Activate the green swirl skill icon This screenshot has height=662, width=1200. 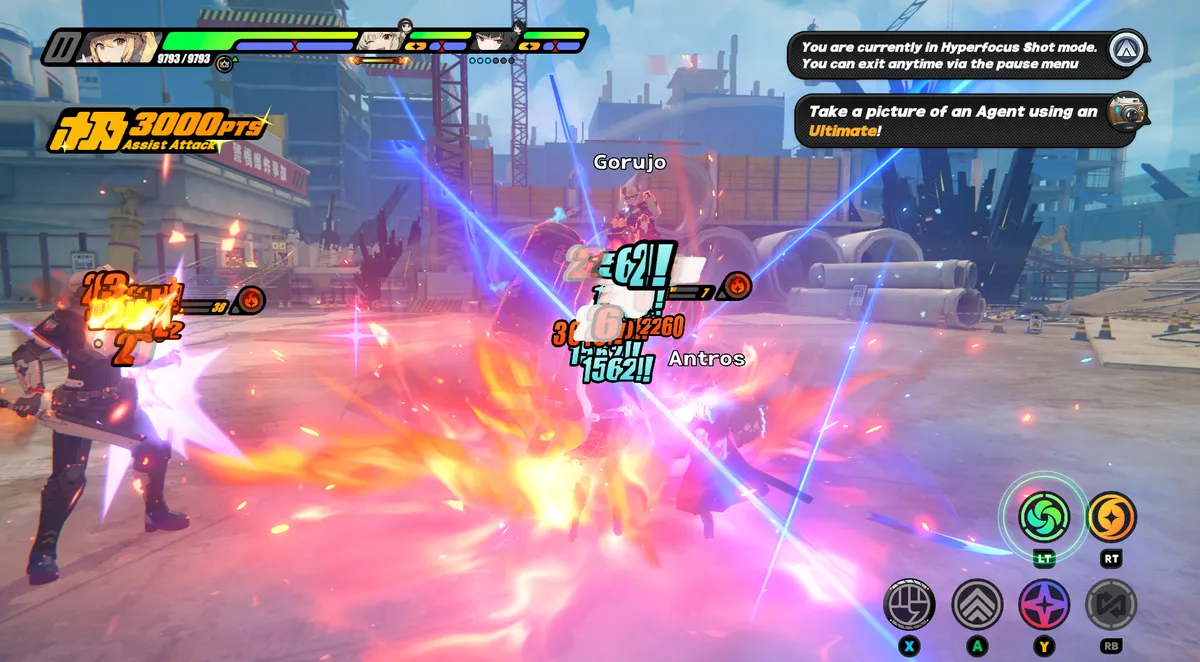click(1044, 516)
